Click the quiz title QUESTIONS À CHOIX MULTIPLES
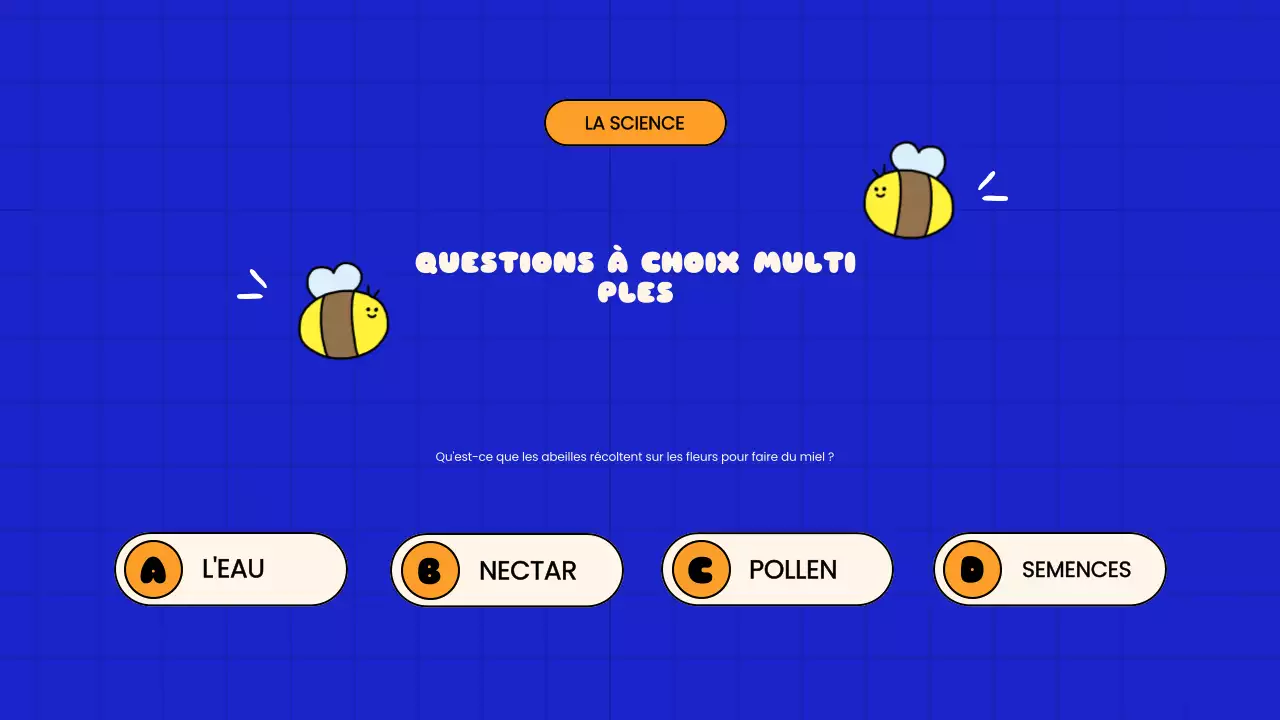The height and width of the screenshot is (720, 1280). [636, 277]
